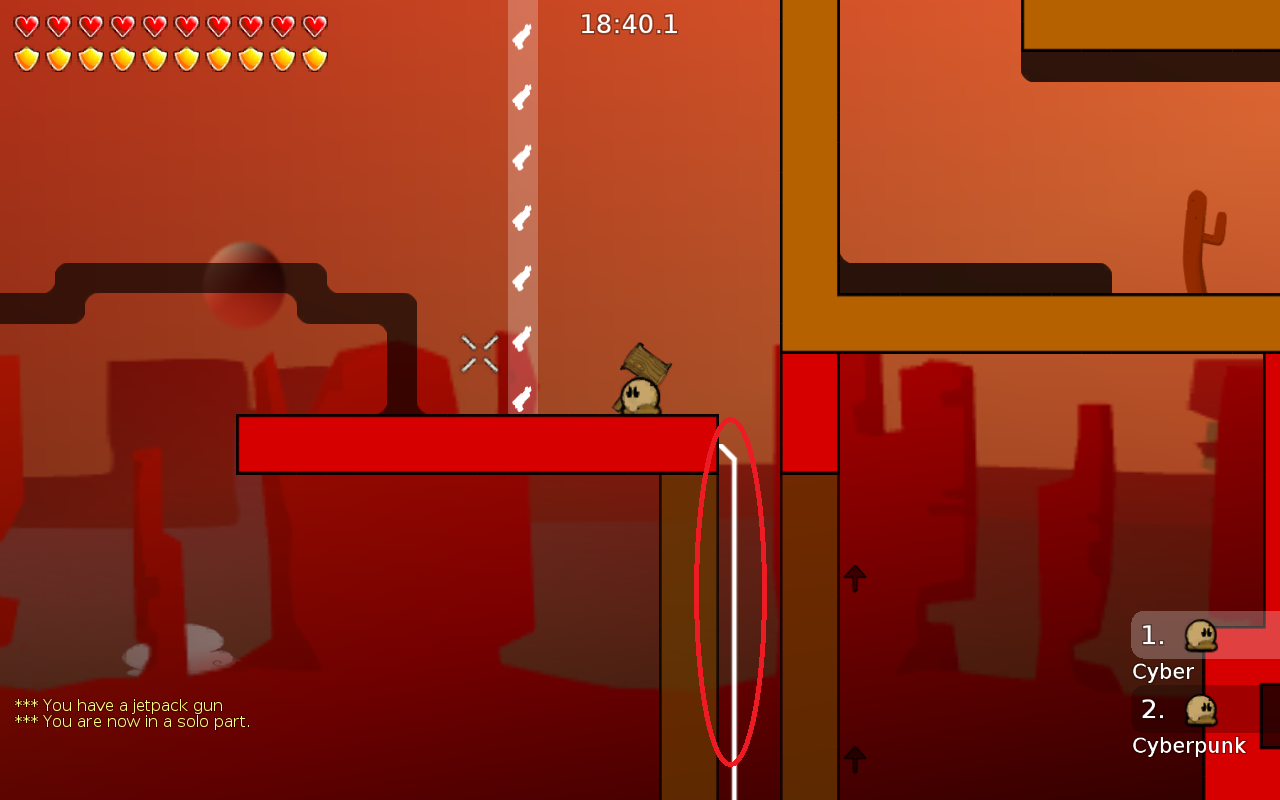Select the last armor shield icon
The image size is (1280, 800).
tap(315, 60)
